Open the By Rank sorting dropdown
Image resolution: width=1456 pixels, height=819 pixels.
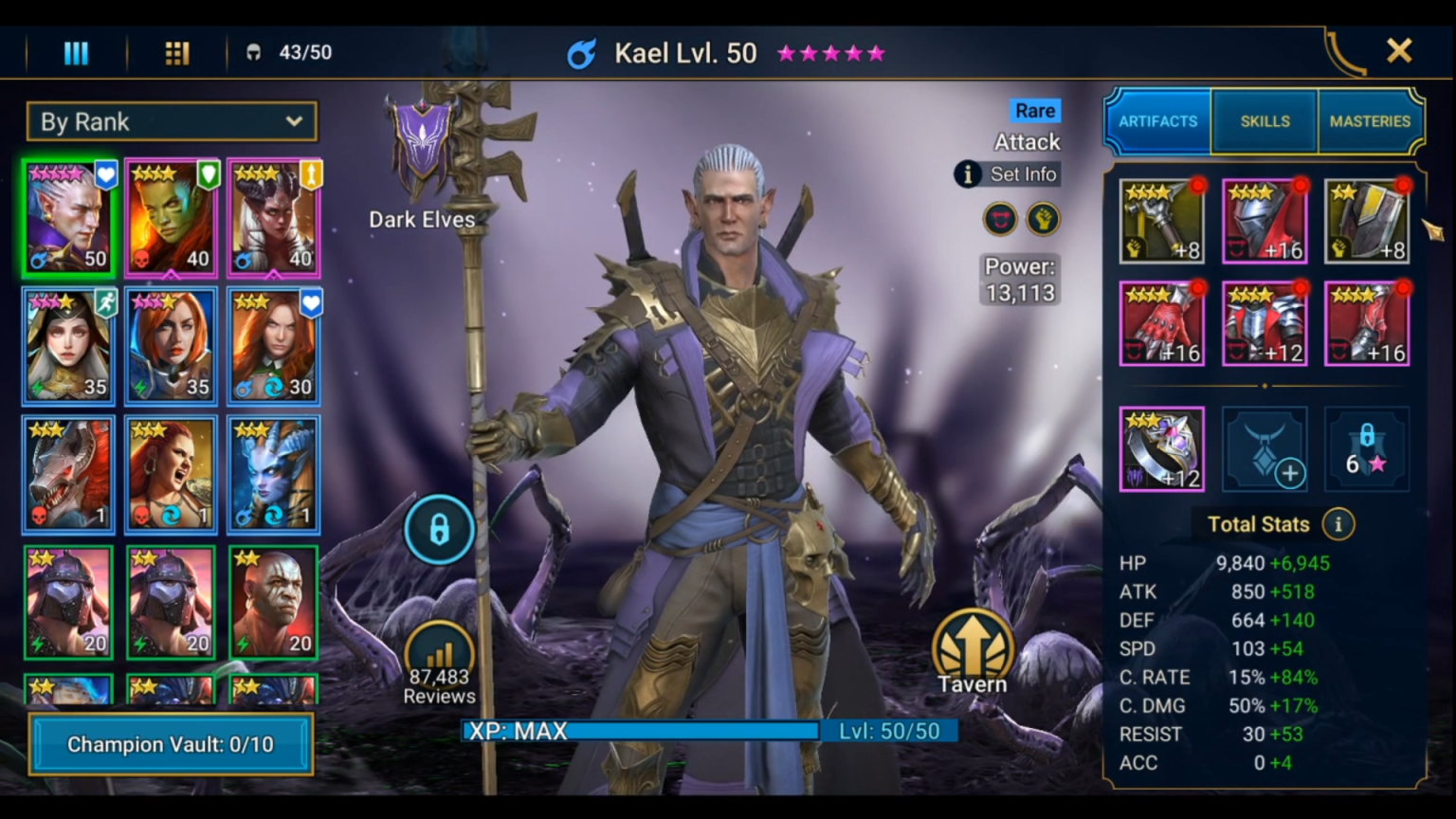pos(172,121)
